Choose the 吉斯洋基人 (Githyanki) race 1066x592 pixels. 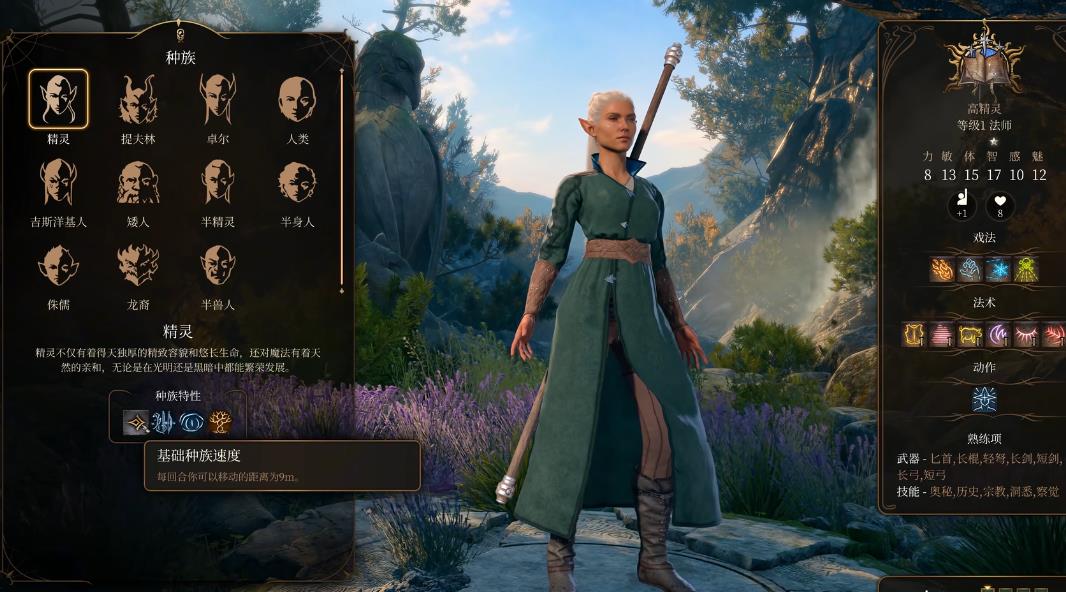point(58,182)
